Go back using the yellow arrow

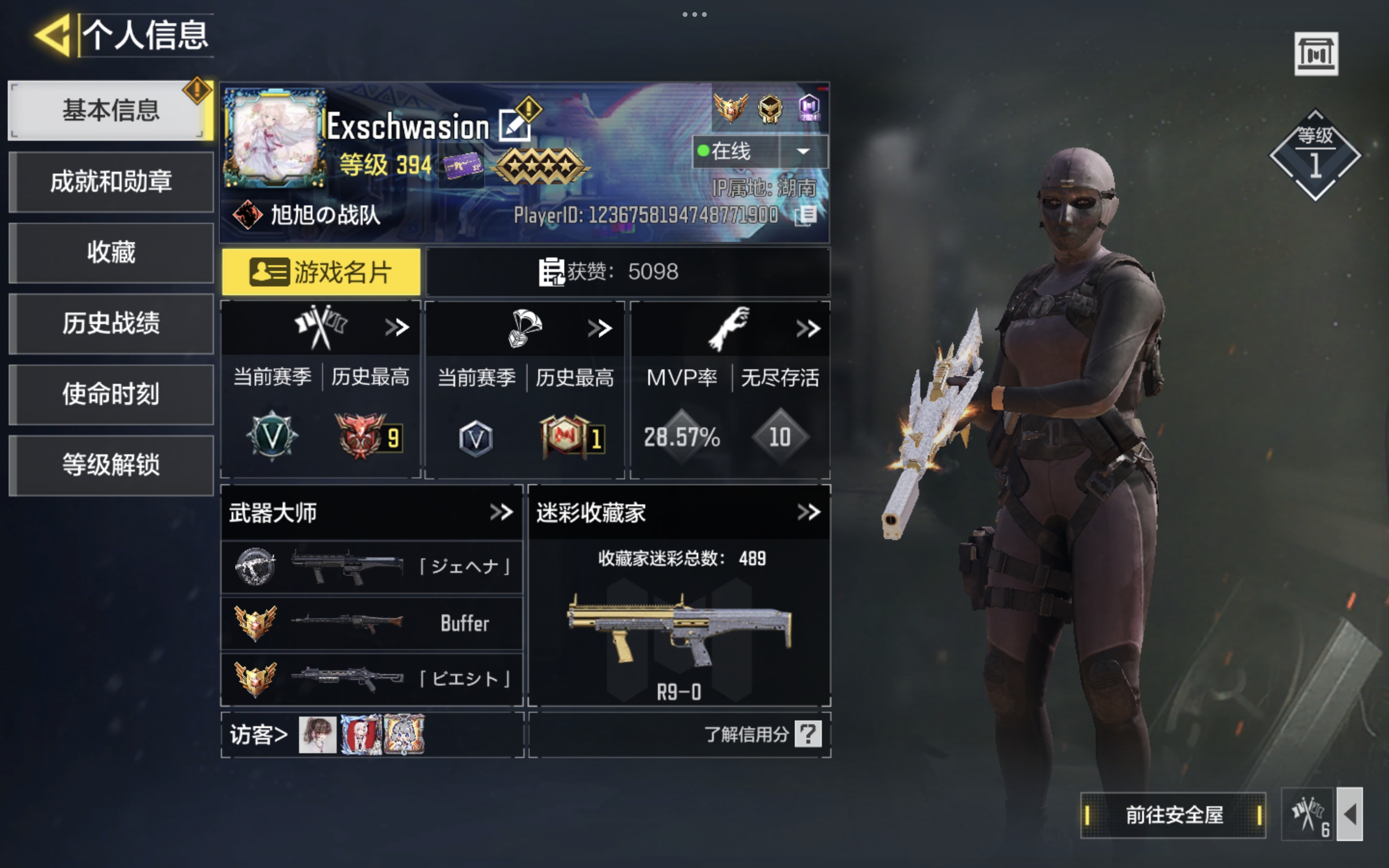tap(54, 36)
